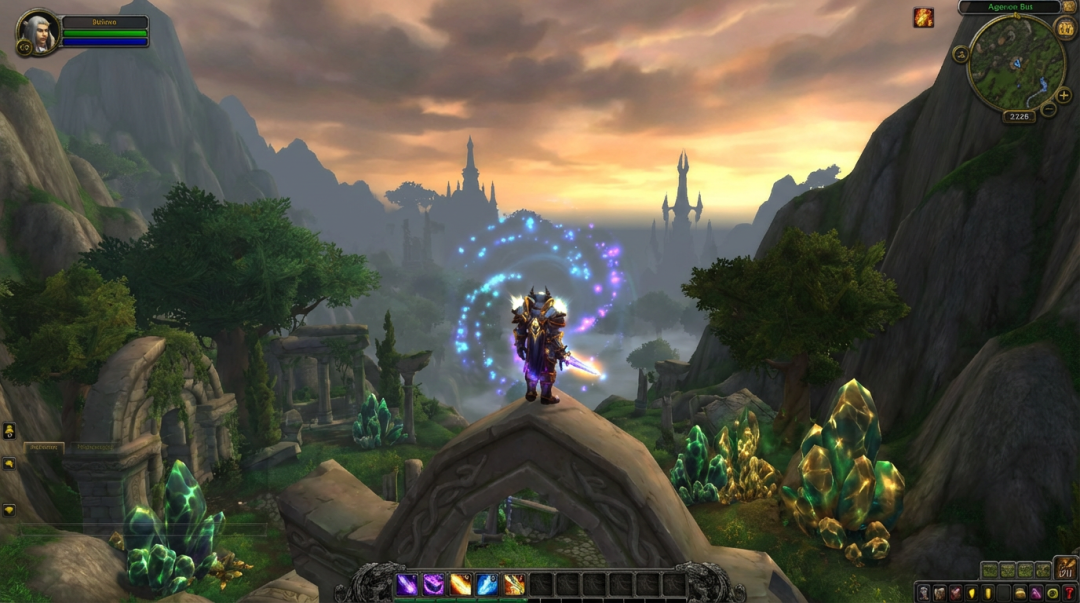Open the spellbook micro button

(x=939, y=593)
